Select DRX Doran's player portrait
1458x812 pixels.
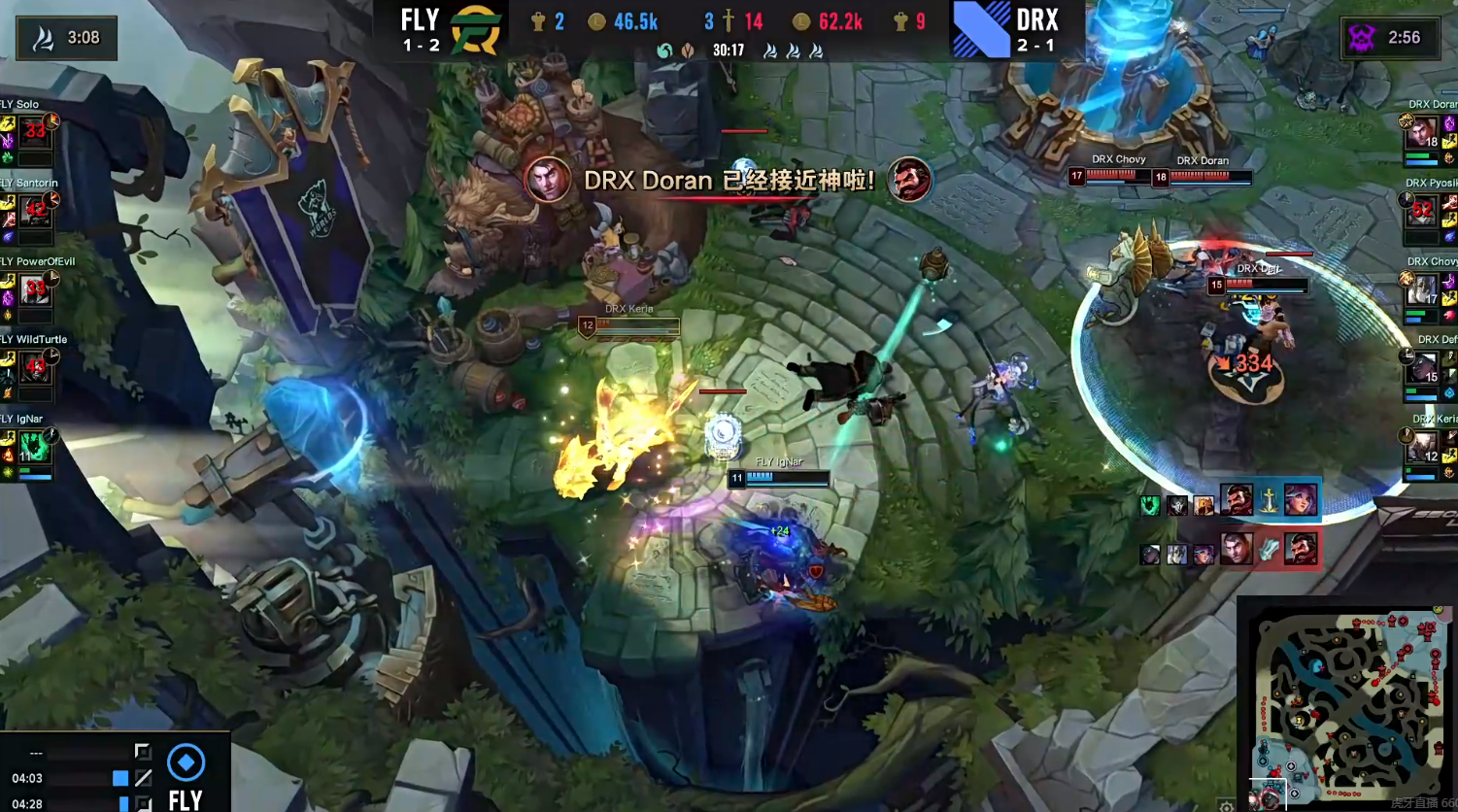point(1423,134)
